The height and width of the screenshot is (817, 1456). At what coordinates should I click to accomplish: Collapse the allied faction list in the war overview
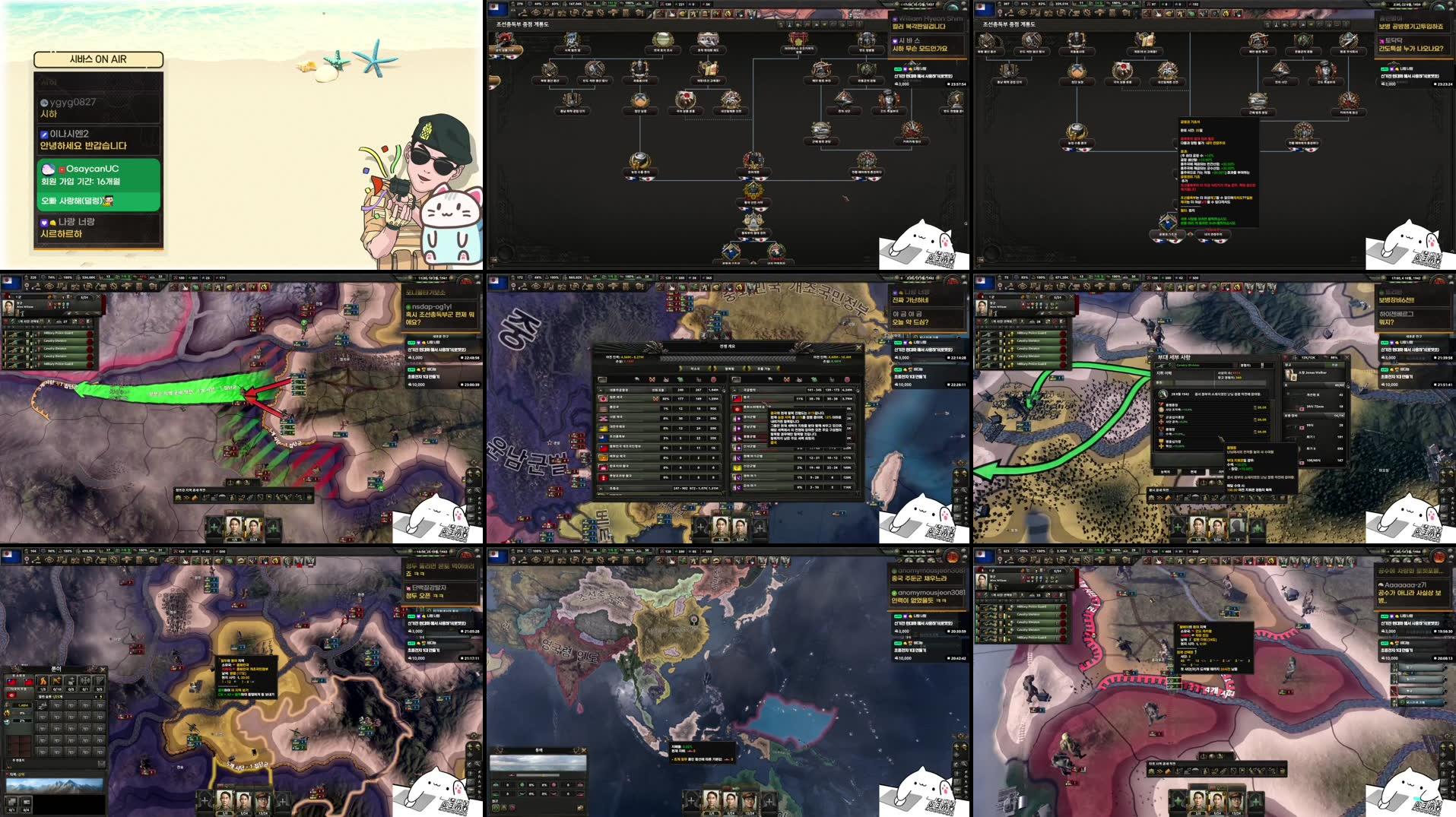(599, 391)
